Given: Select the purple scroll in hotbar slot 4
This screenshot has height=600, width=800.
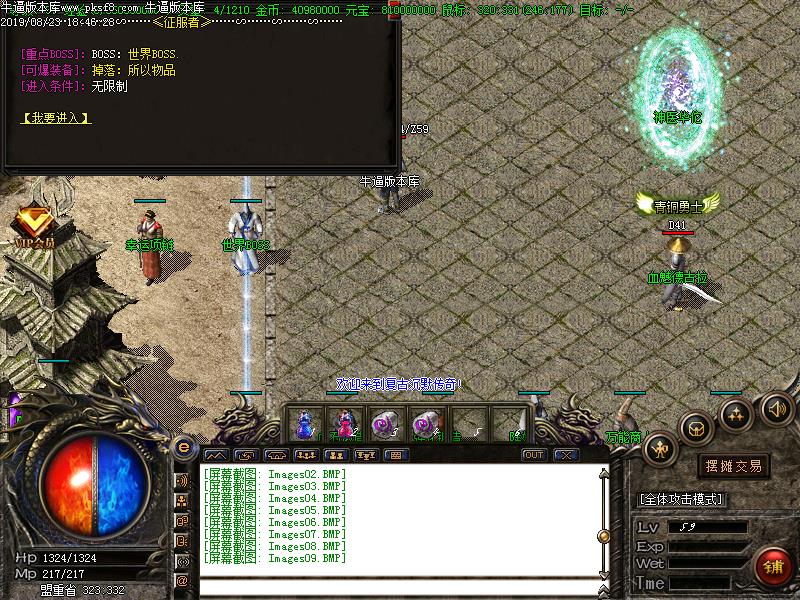Looking at the screenshot, I should coord(425,424).
